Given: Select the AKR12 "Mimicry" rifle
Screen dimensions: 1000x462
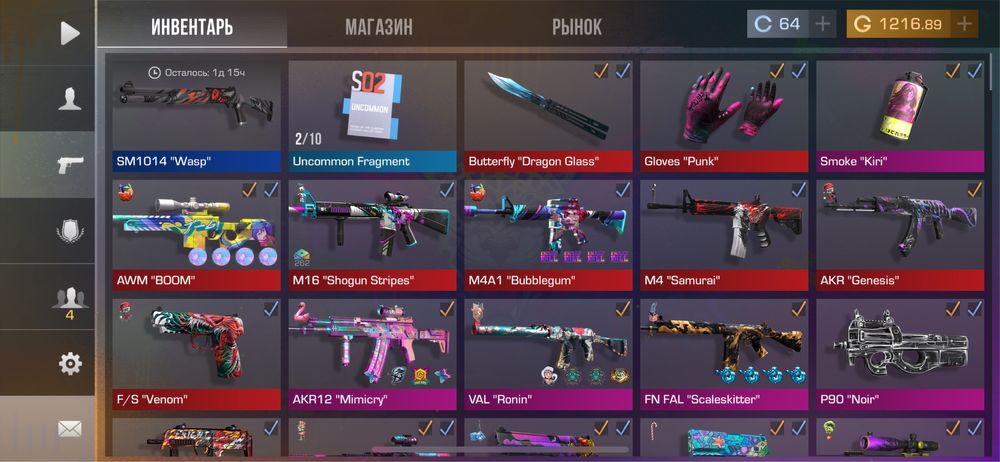Looking at the screenshot, I should click(x=372, y=353).
